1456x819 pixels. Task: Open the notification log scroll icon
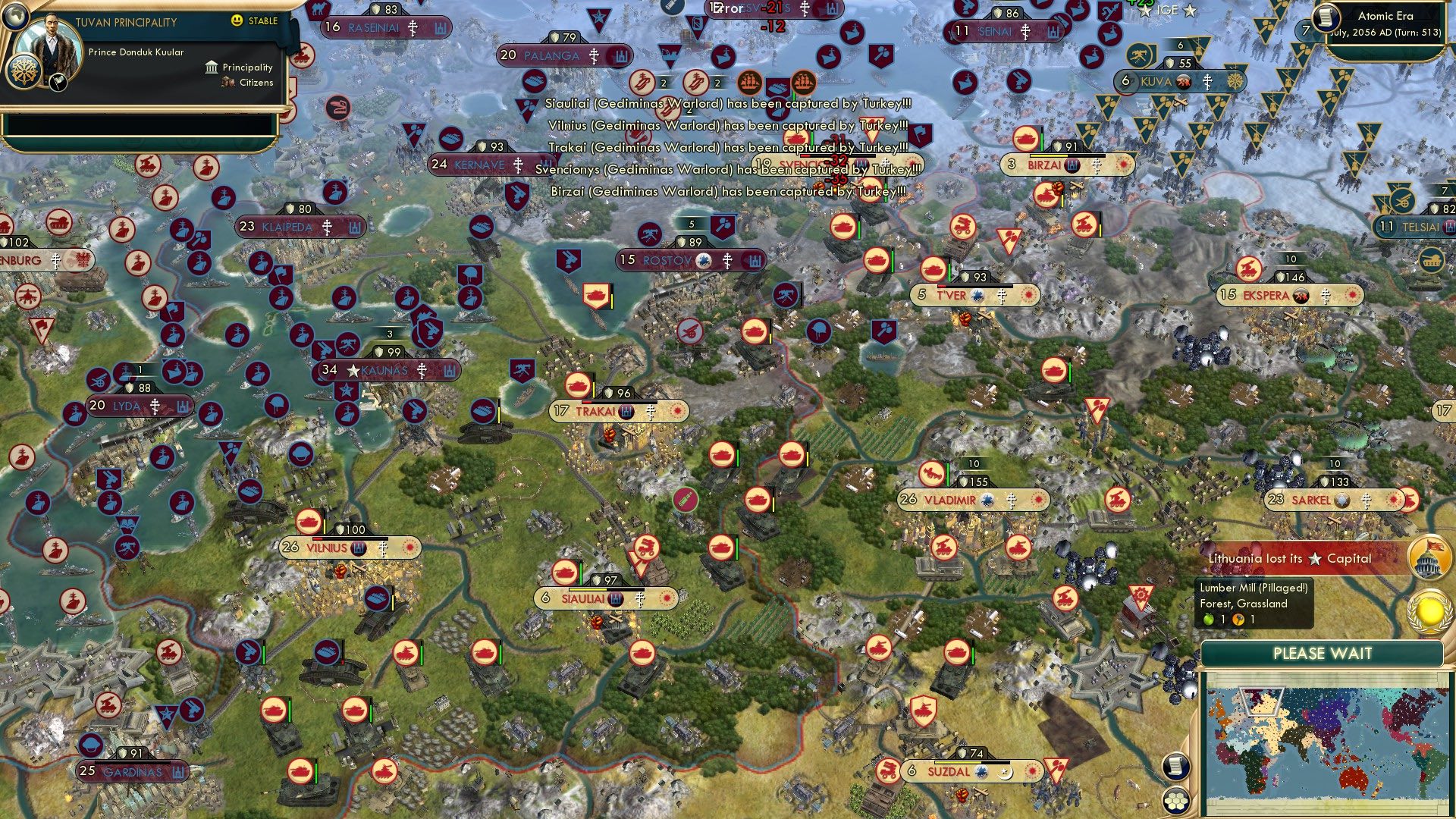pyautogui.click(x=1177, y=767)
